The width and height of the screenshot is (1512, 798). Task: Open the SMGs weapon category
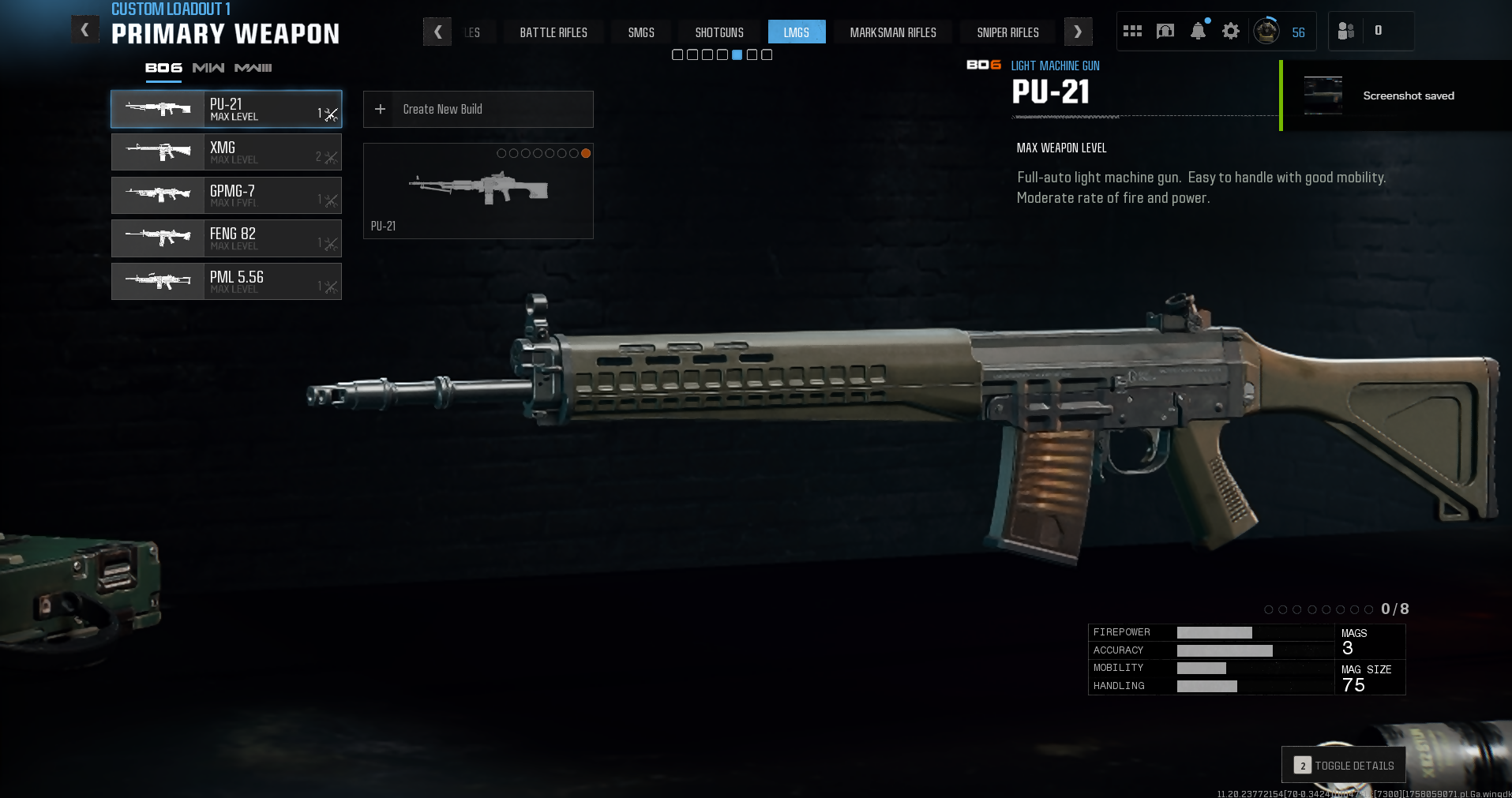pos(640,32)
